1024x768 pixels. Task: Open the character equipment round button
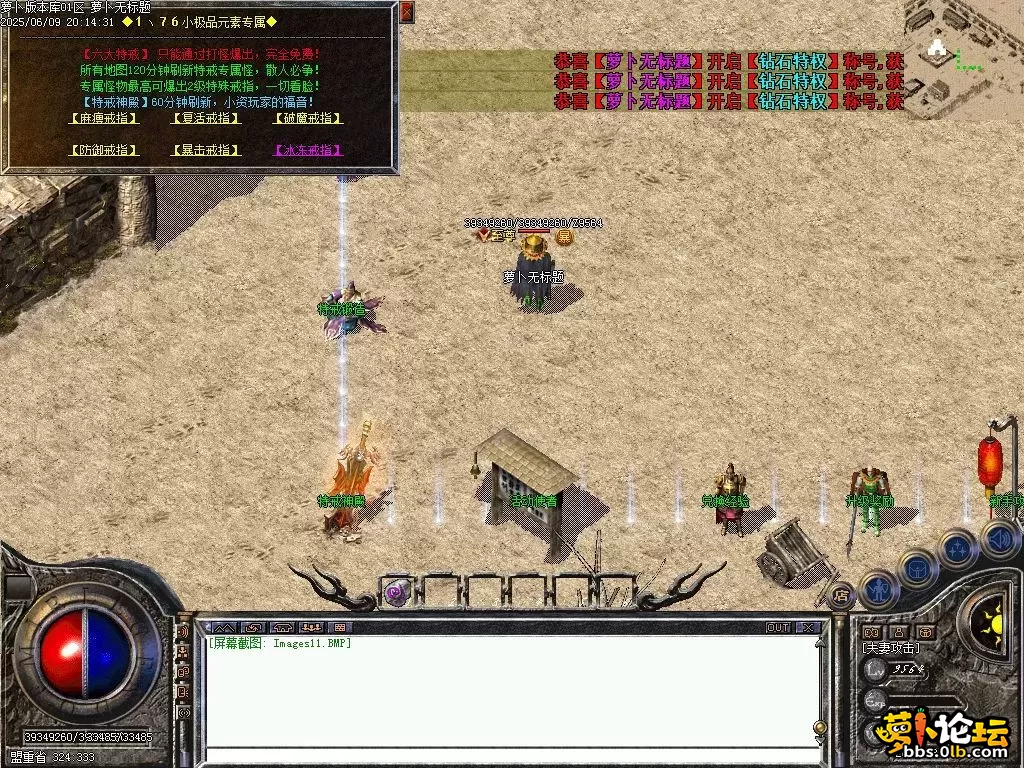point(879,588)
